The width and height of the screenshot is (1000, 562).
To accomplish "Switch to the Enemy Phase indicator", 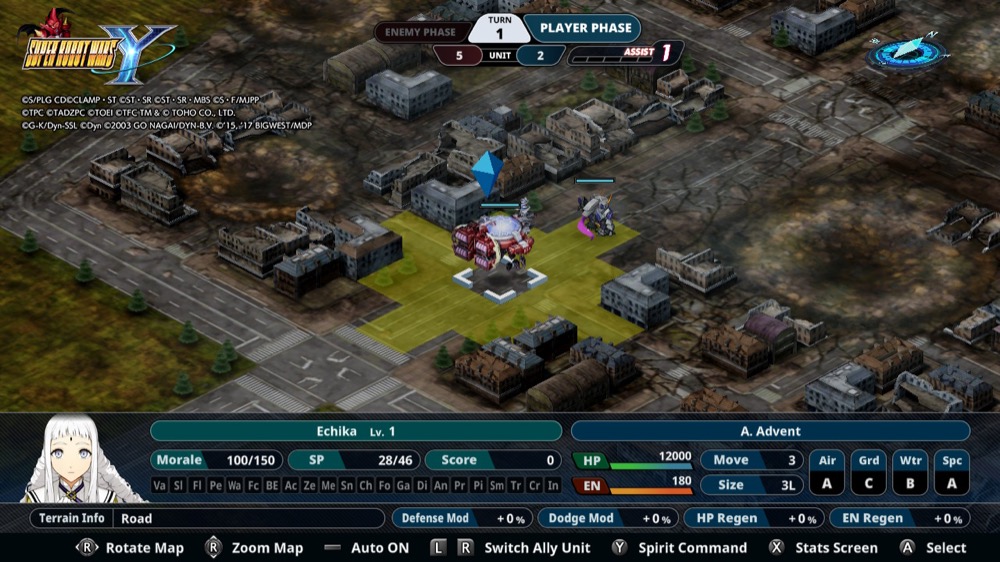I will 421,32.
